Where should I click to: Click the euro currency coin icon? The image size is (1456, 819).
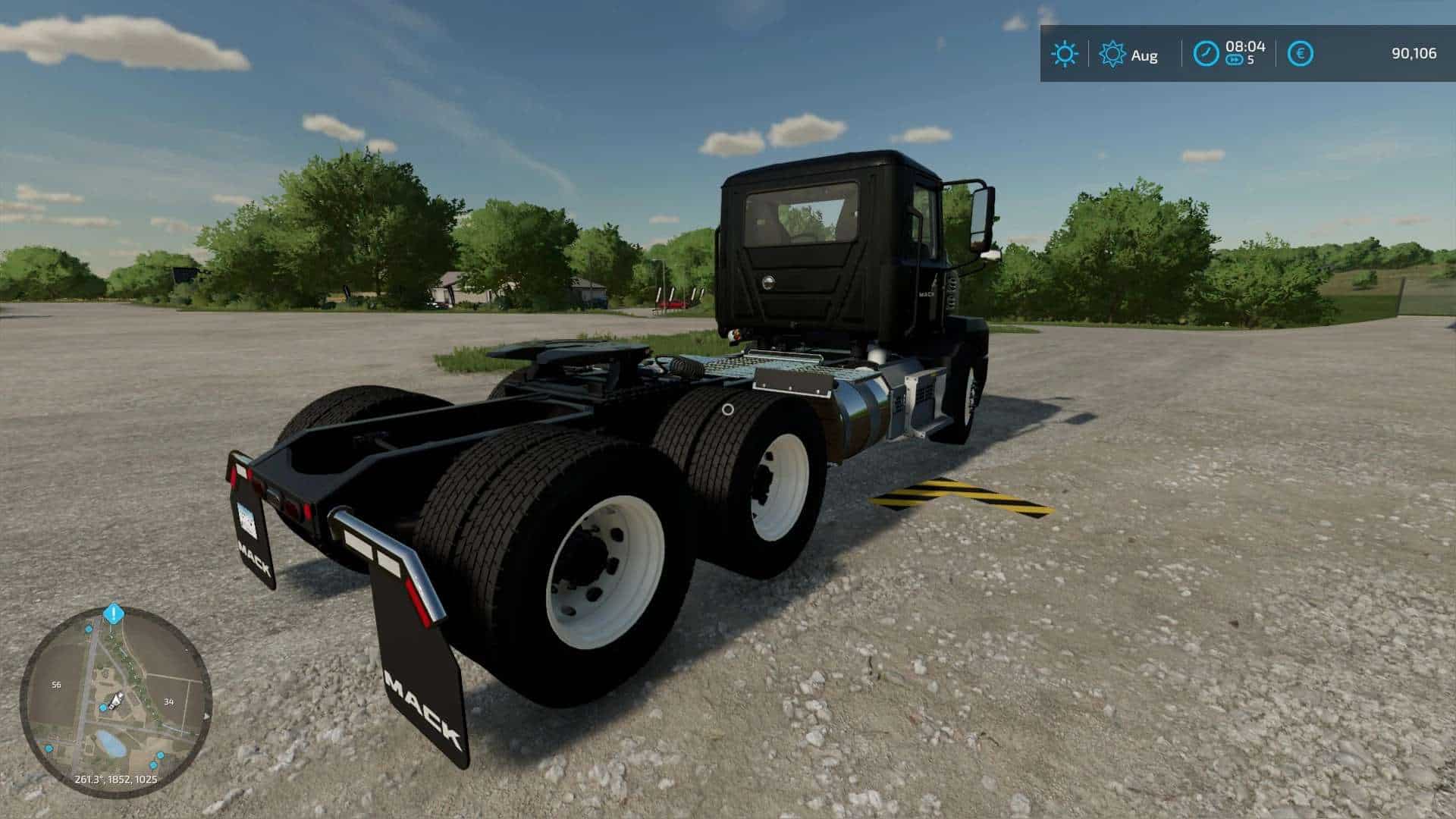click(1299, 54)
